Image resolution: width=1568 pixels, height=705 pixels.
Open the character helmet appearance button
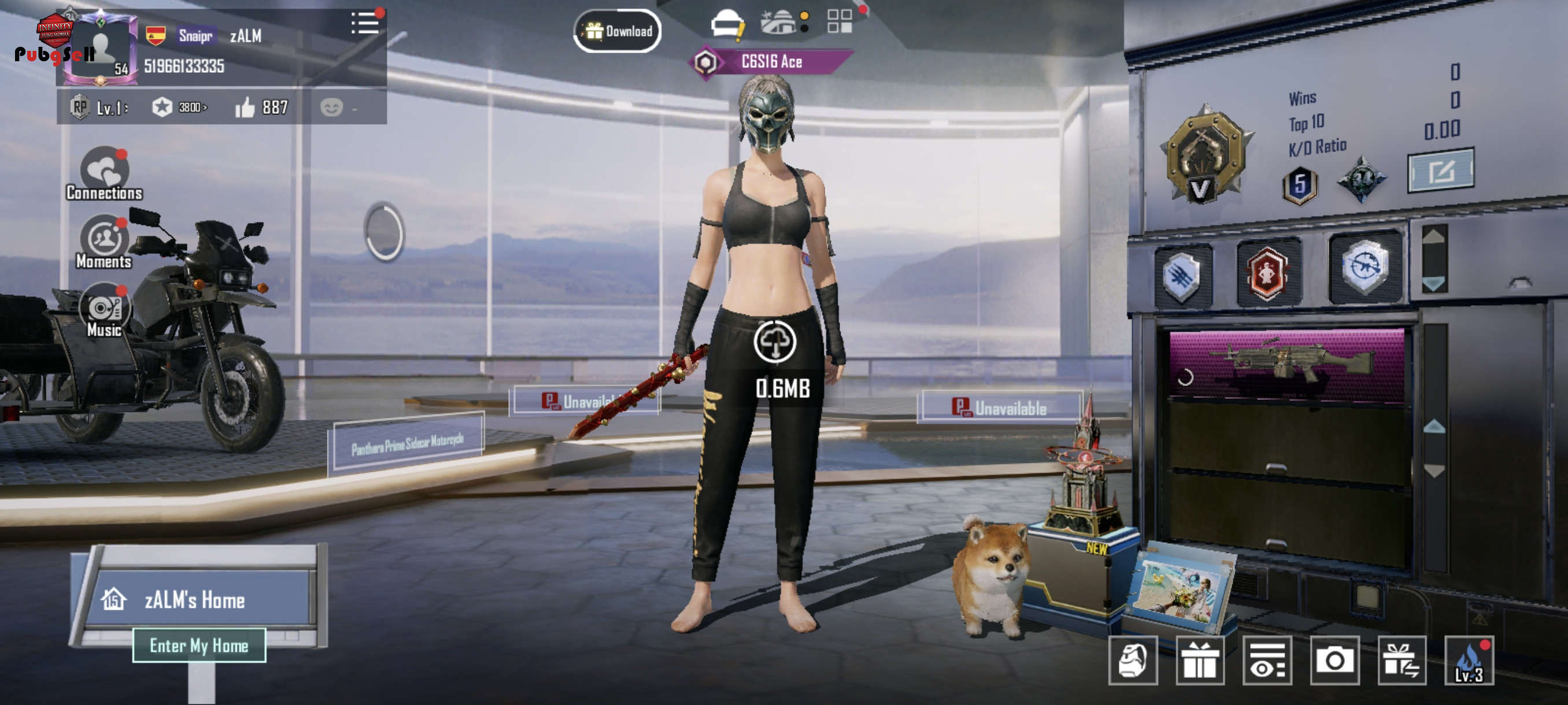(x=1133, y=661)
